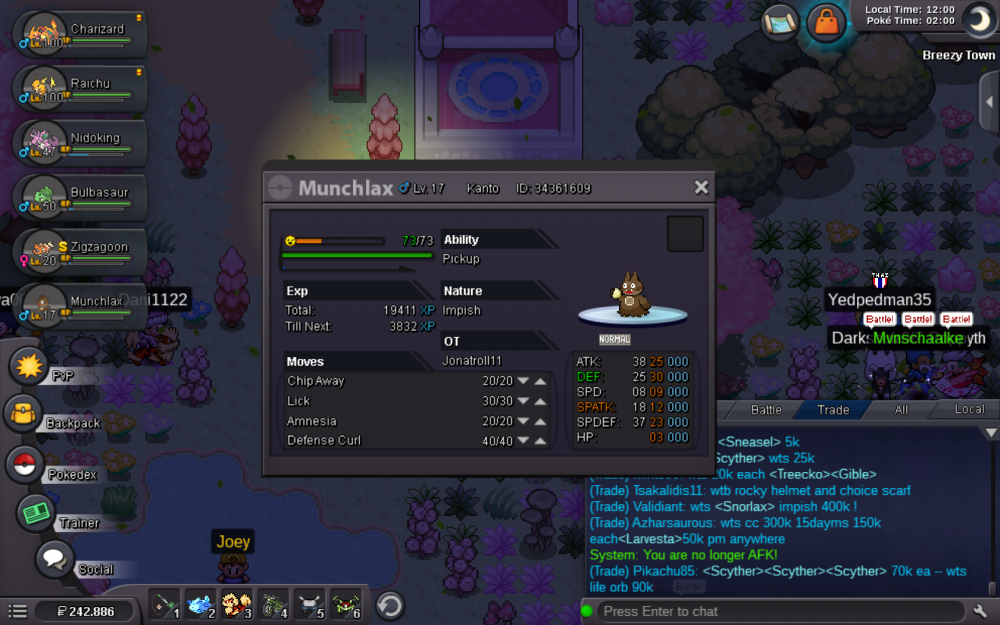Image resolution: width=1000 pixels, height=625 pixels.
Task: Move Chip Away down in the move list
Action: 523,381
